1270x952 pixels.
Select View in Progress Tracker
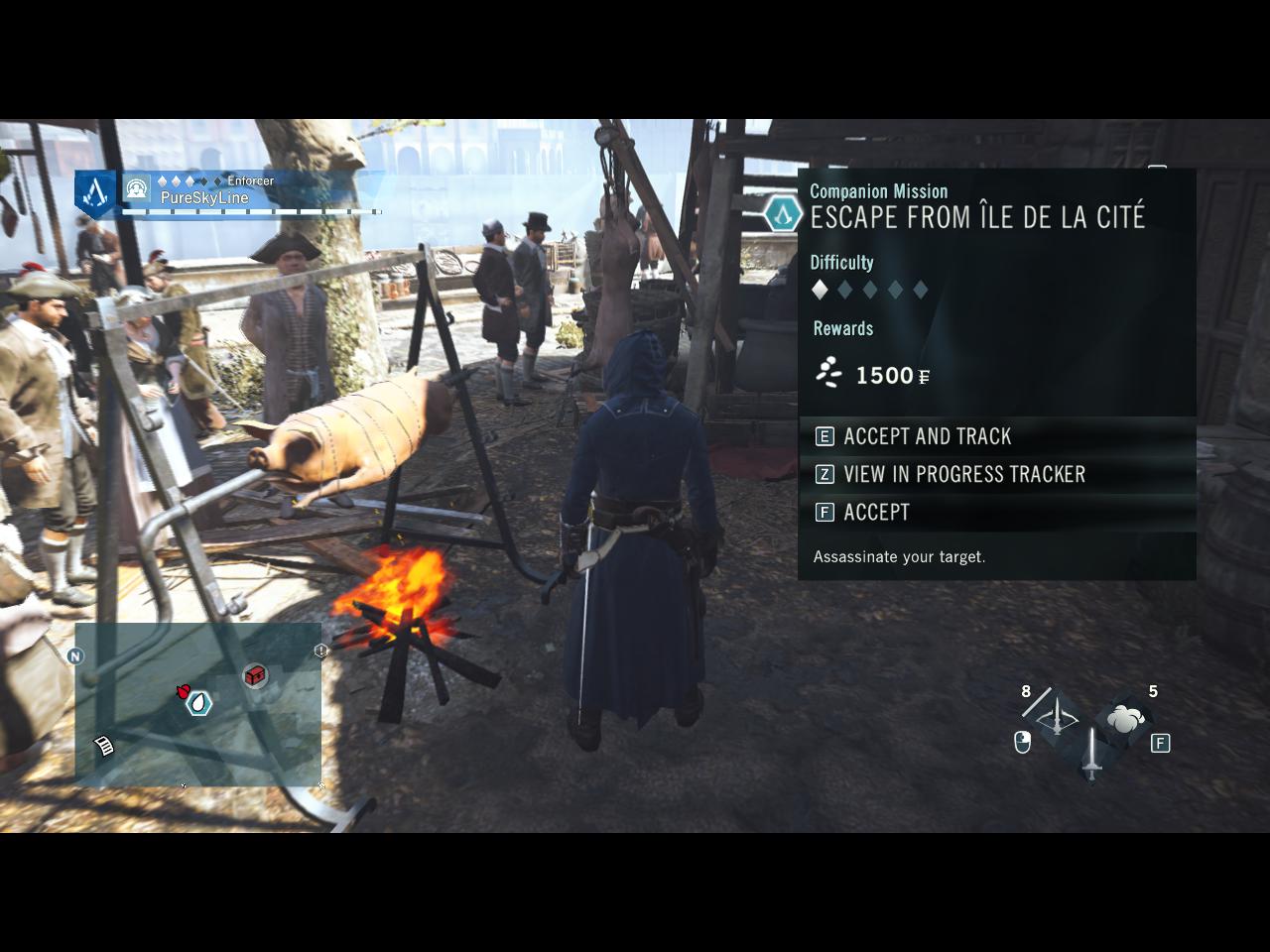pyautogui.click(x=963, y=474)
